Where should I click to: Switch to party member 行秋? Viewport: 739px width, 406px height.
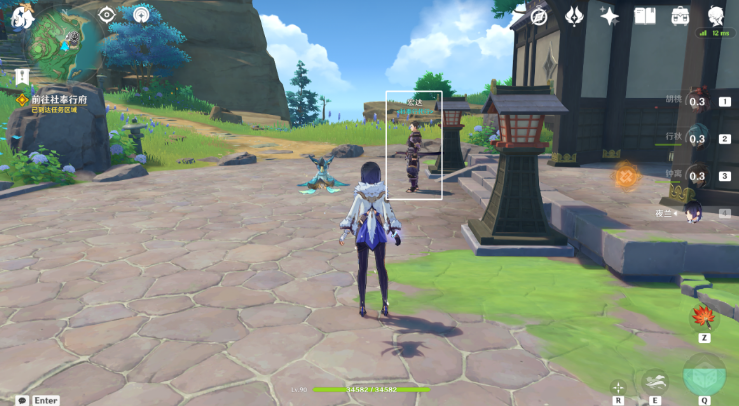pos(698,138)
